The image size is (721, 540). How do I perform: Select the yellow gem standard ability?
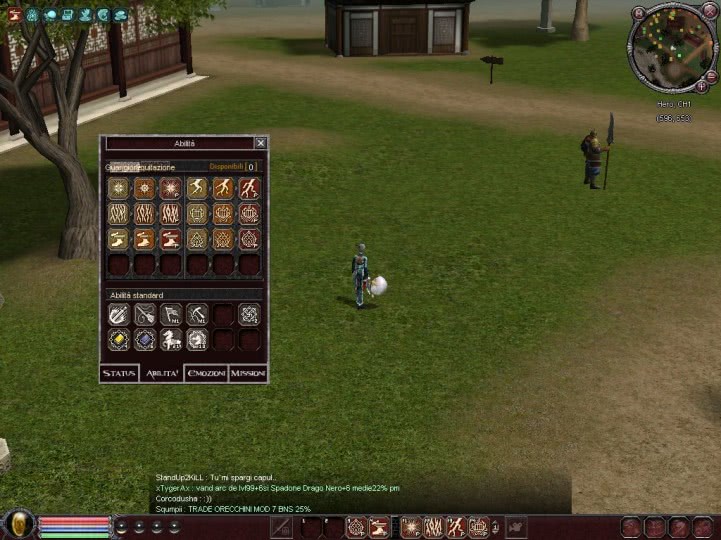(119, 340)
